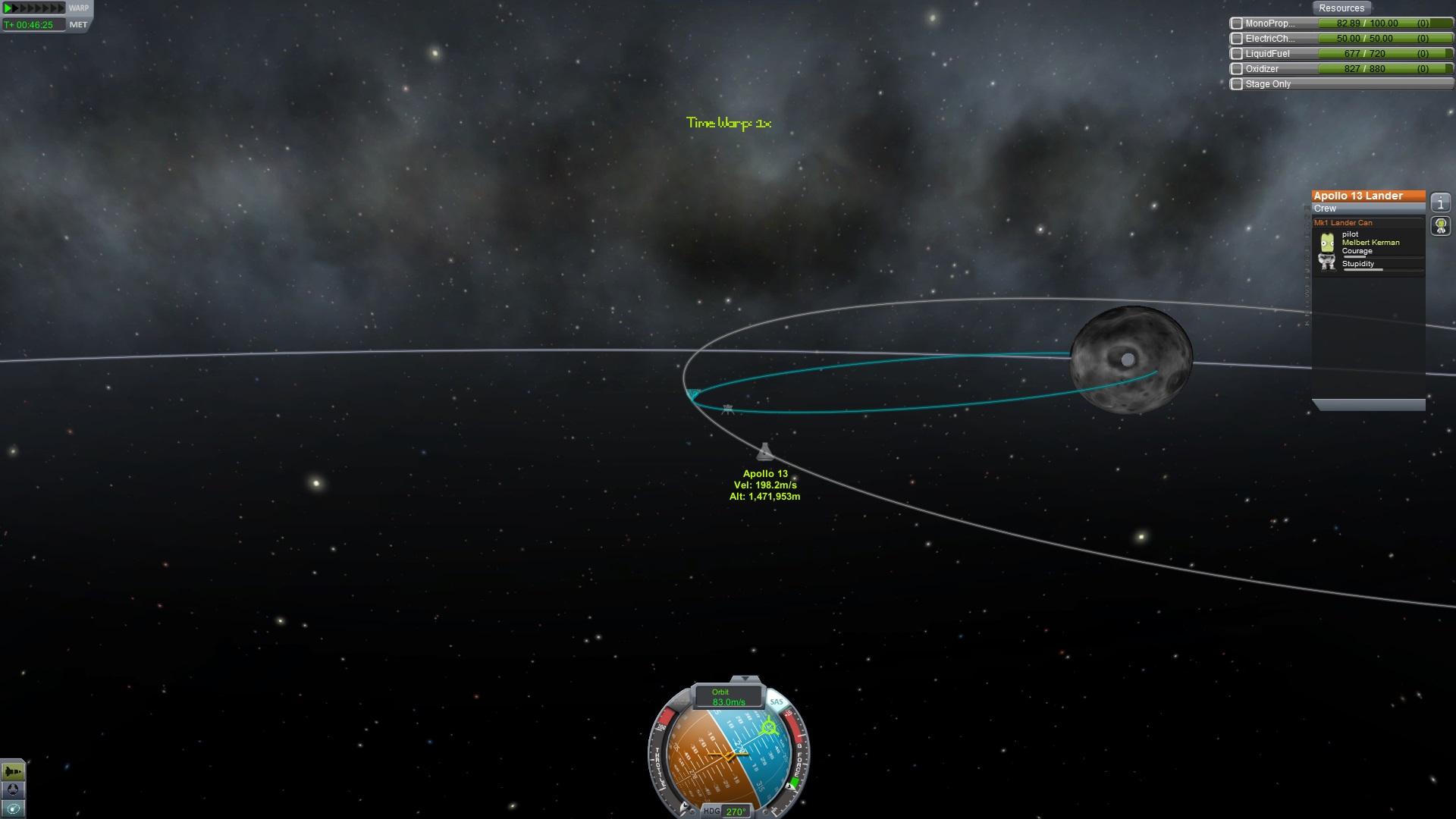Toggle the MET mission clock mode
This screenshot has height=819, width=1456.
click(x=78, y=25)
